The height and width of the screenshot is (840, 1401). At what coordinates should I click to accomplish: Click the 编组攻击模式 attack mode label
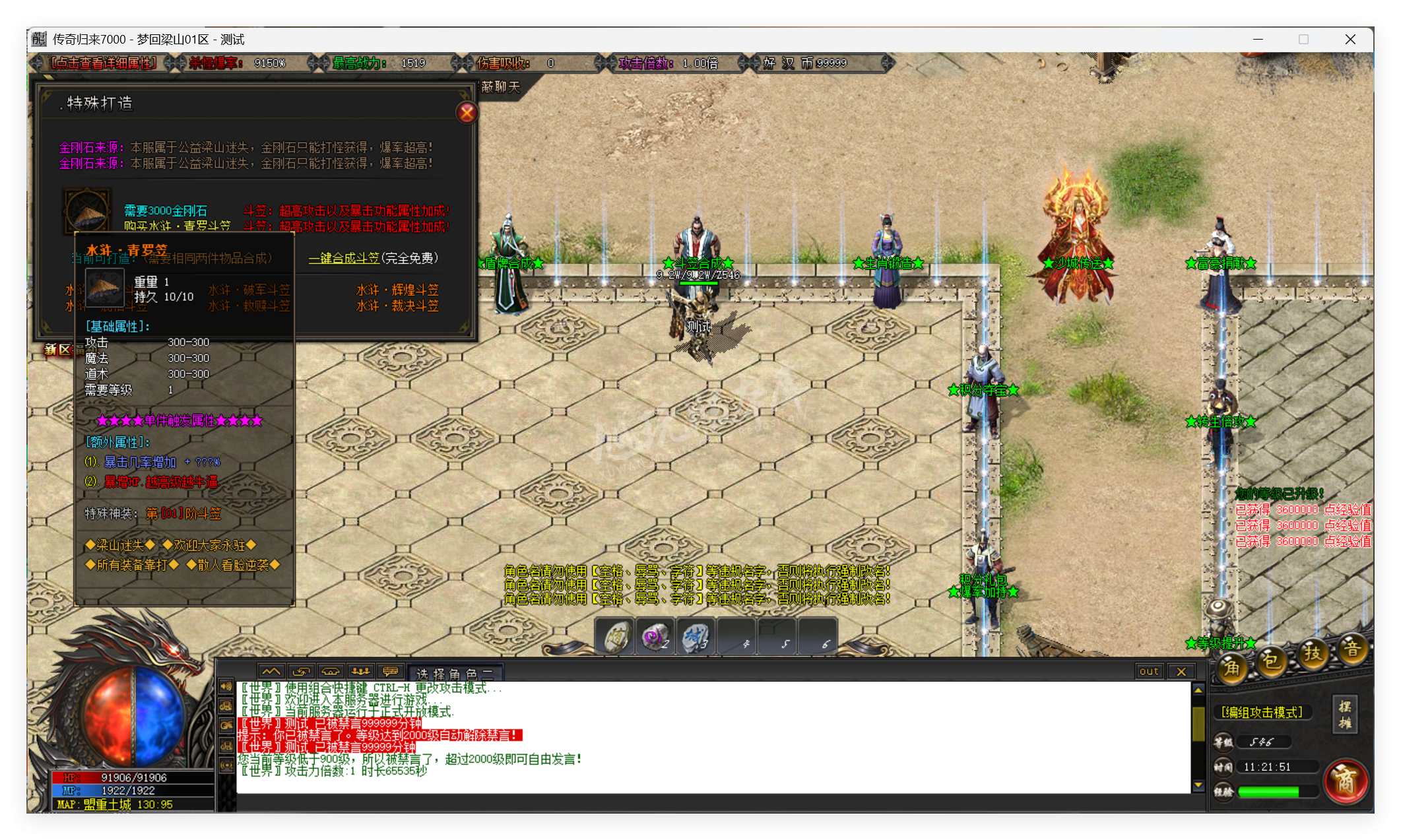1262,711
